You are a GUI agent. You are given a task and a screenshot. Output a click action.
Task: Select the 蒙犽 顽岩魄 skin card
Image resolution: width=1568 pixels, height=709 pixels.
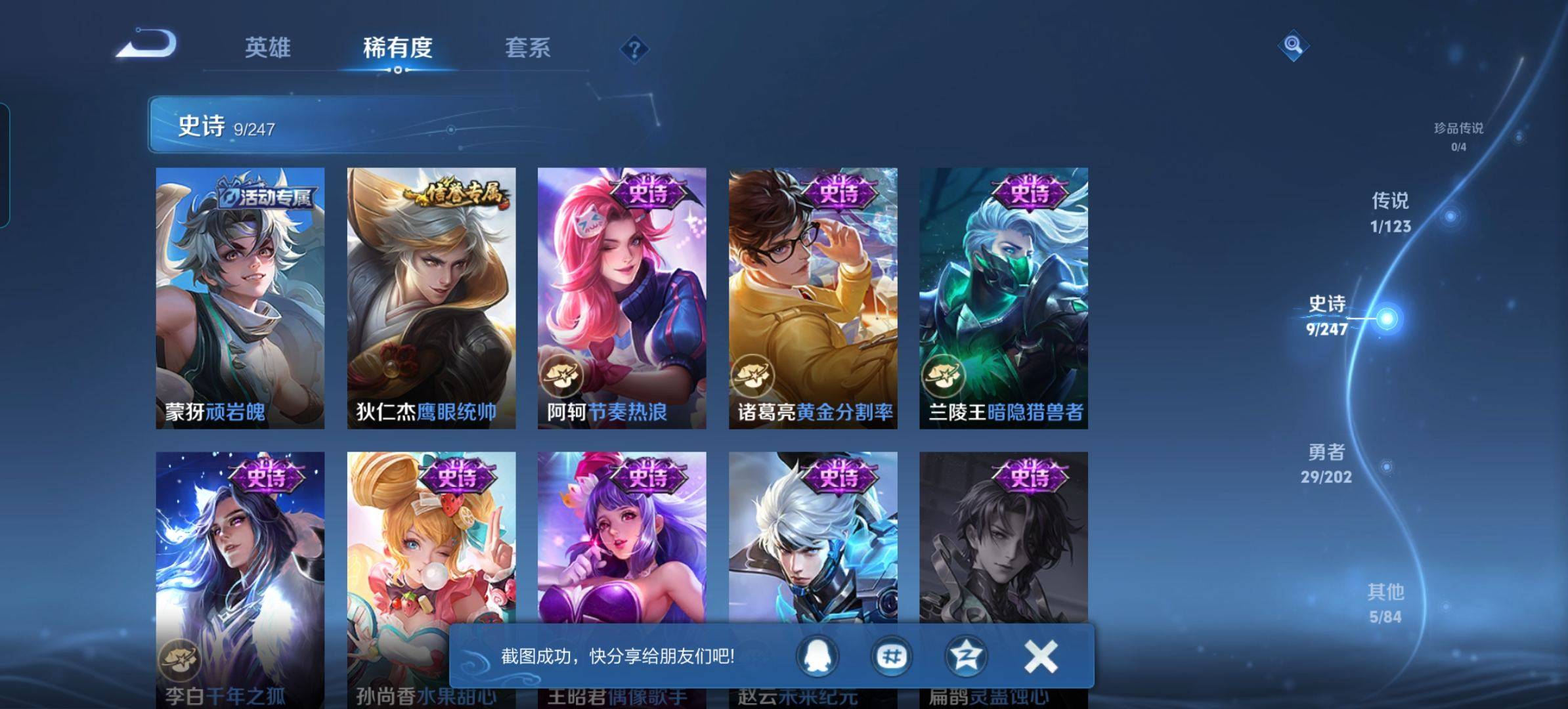pyautogui.click(x=240, y=298)
